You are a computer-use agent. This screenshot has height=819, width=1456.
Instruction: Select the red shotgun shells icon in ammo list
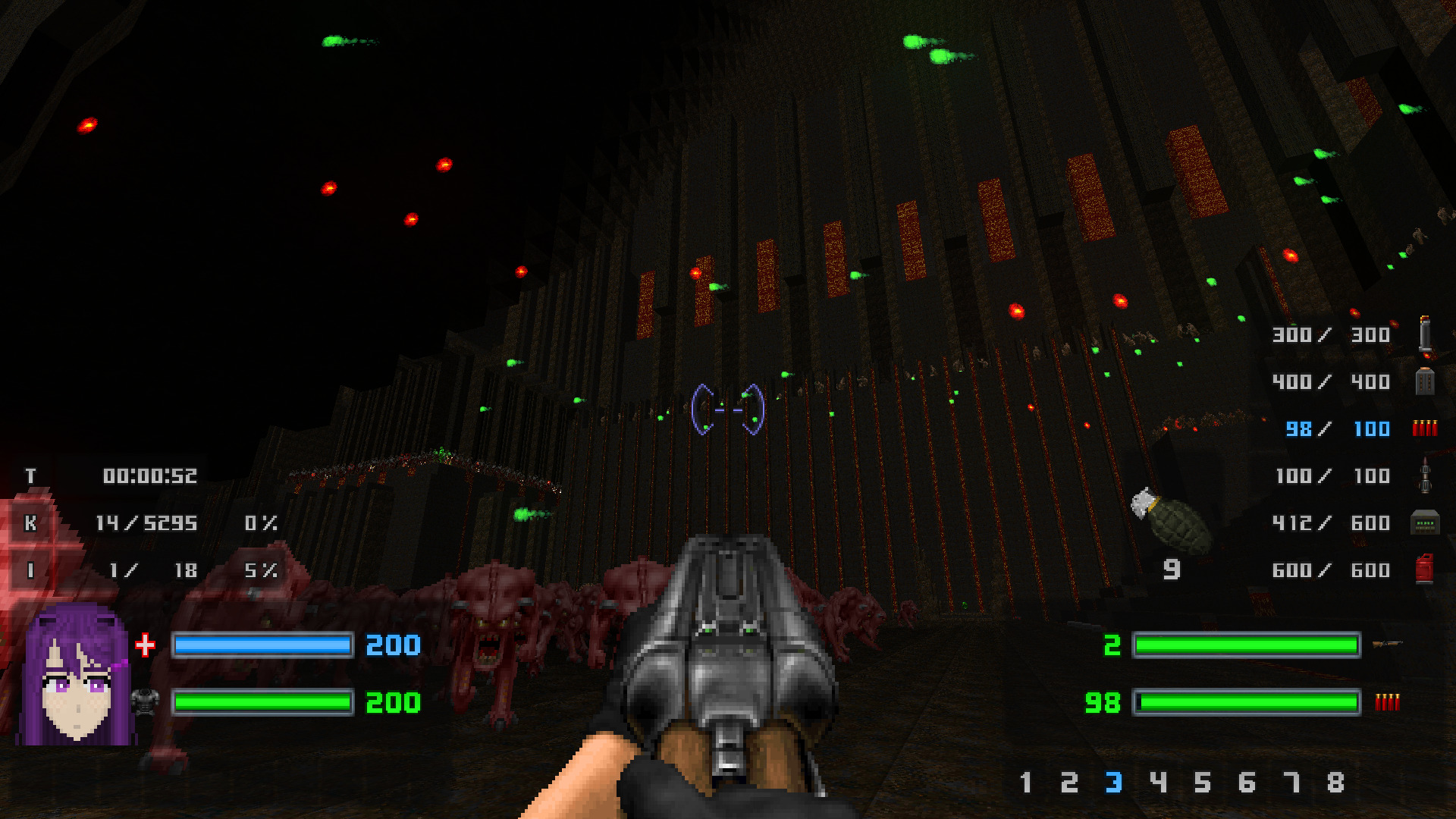click(1424, 428)
